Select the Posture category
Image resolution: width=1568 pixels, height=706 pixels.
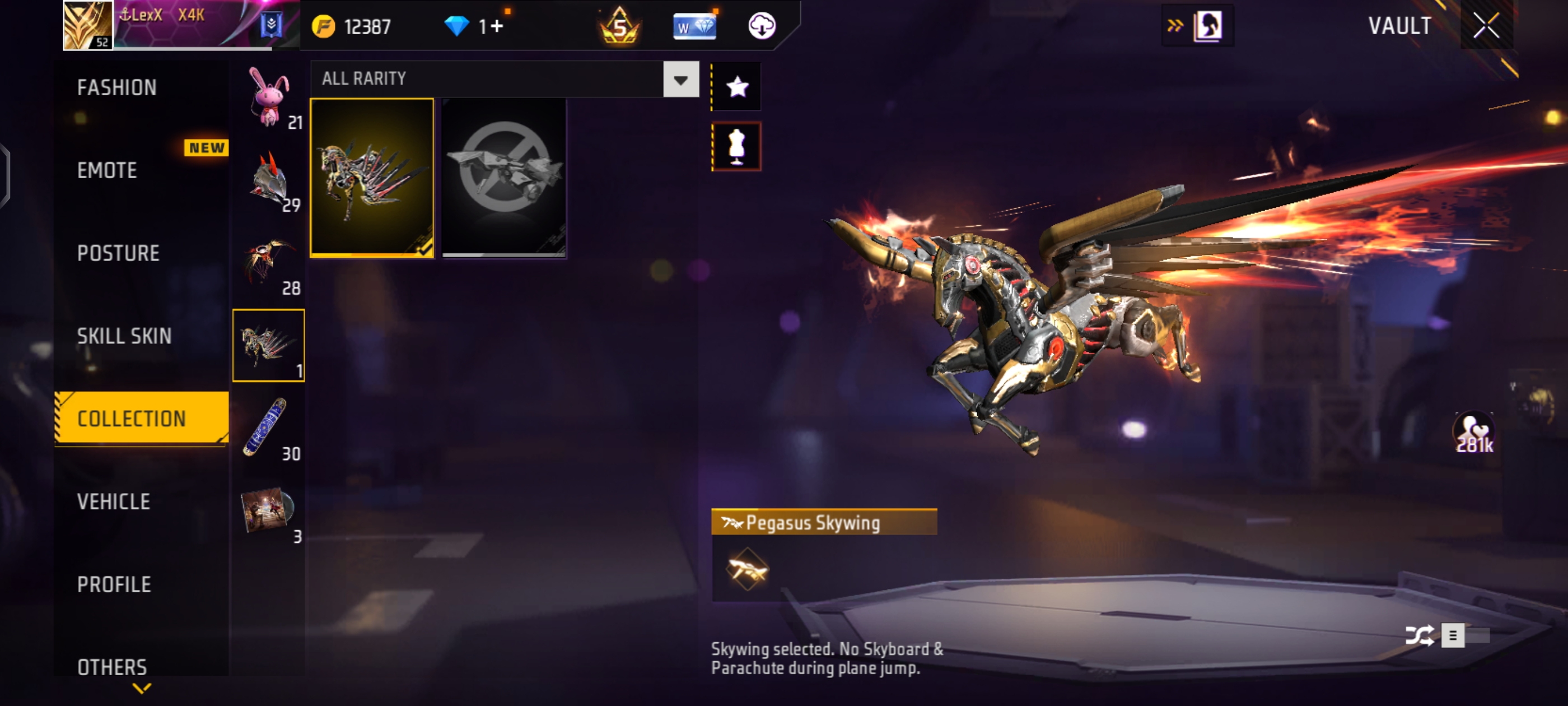tap(118, 253)
